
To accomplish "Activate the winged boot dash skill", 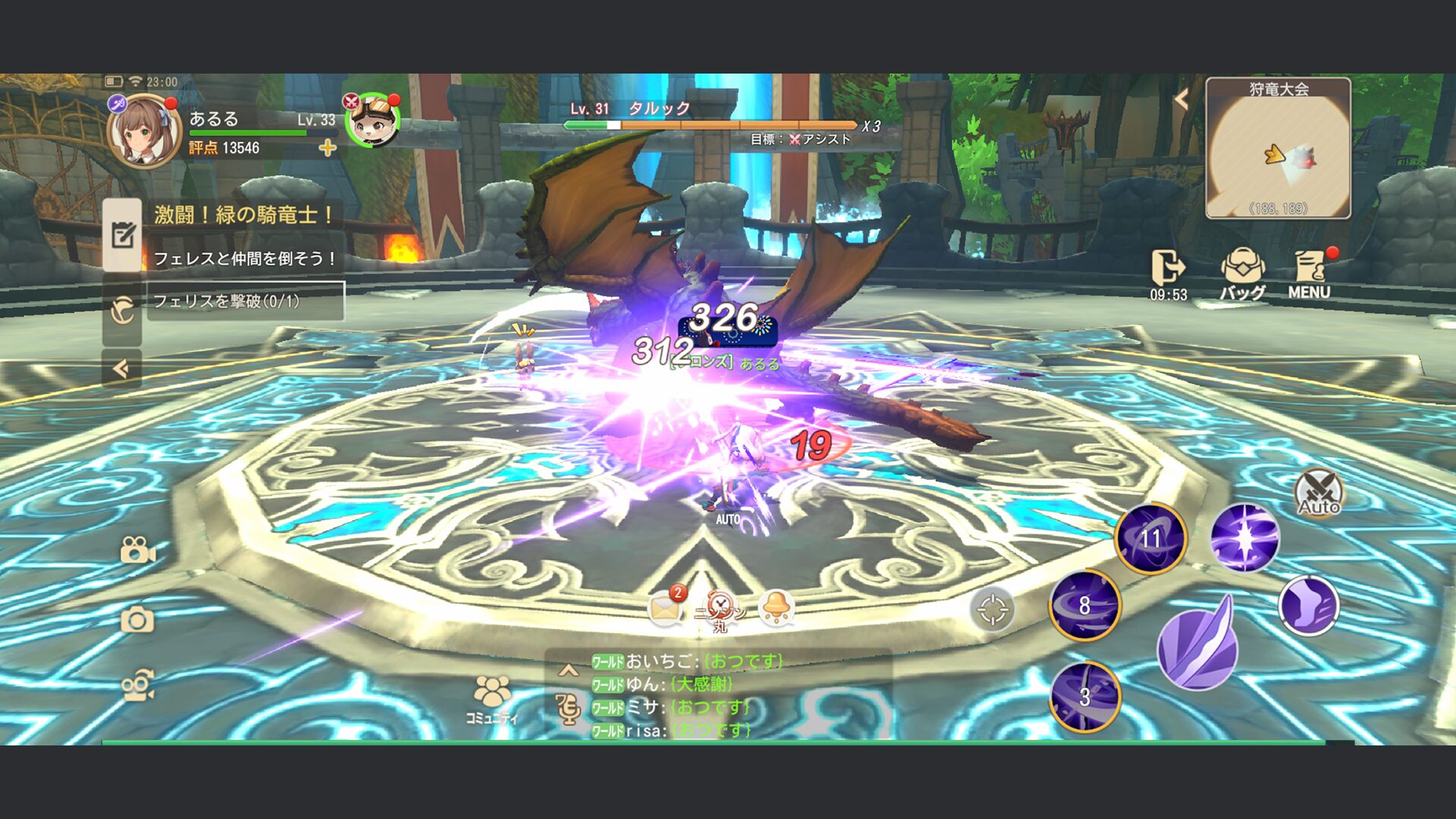I will [1308, 606].
